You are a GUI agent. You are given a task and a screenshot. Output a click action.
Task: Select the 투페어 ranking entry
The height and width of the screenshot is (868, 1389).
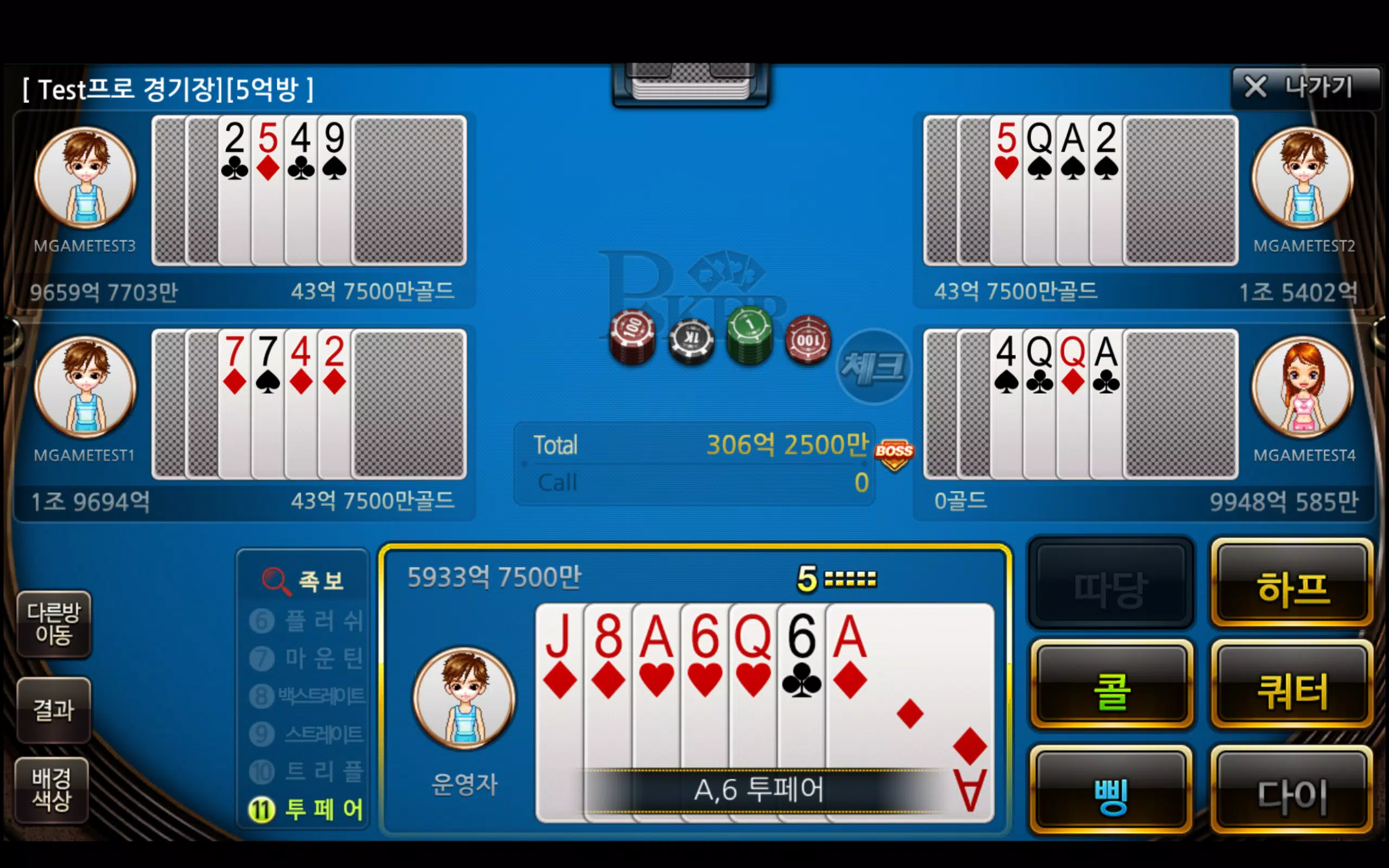pyautogui.click(x=307, y=809)
